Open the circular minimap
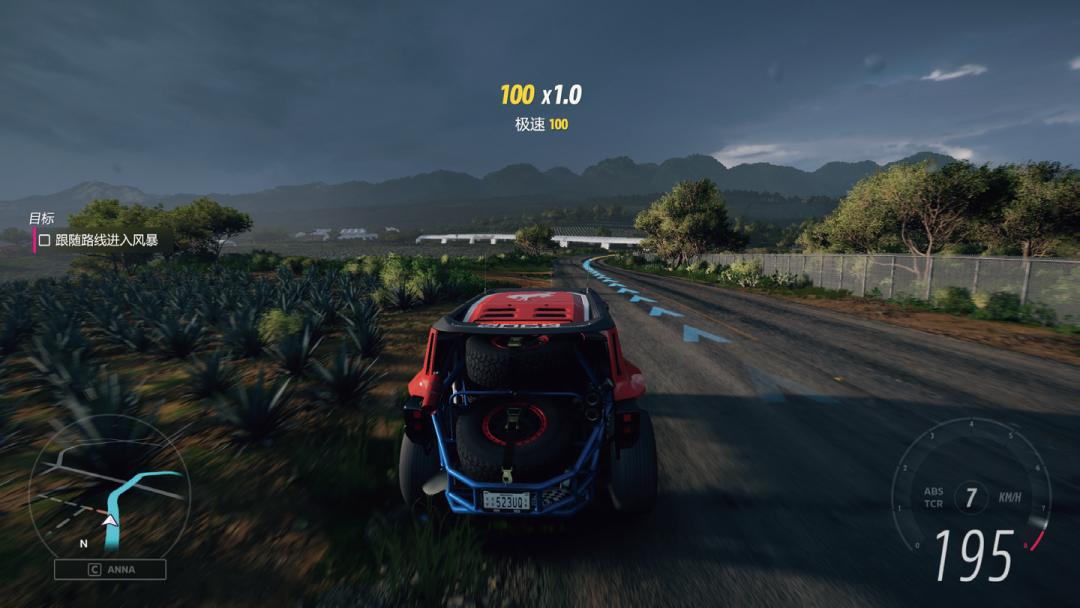1080x608 pixels. point(108,486)
